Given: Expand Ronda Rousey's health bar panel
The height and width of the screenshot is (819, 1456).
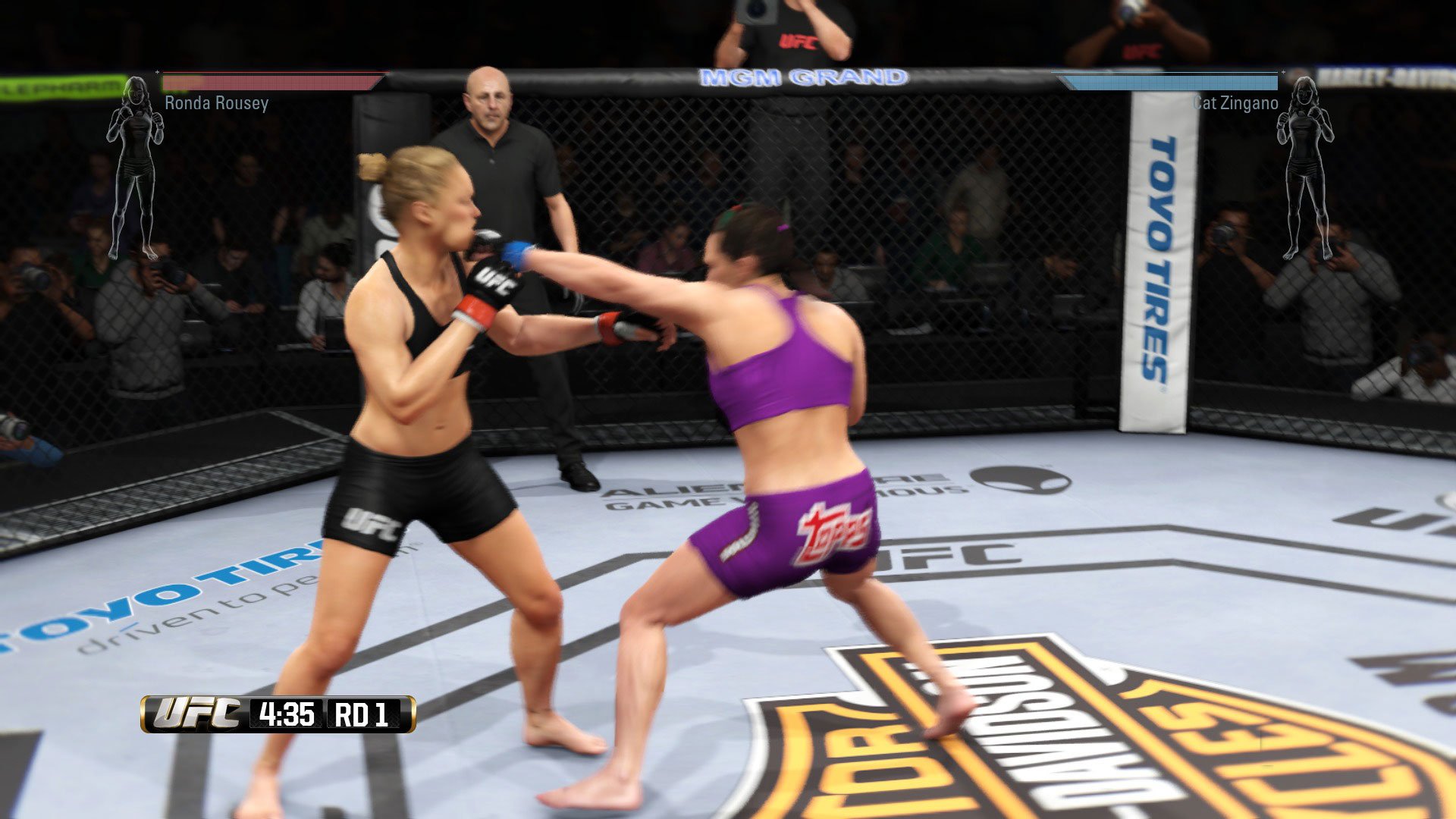Looking at the screenshot, I should [273, 82].
